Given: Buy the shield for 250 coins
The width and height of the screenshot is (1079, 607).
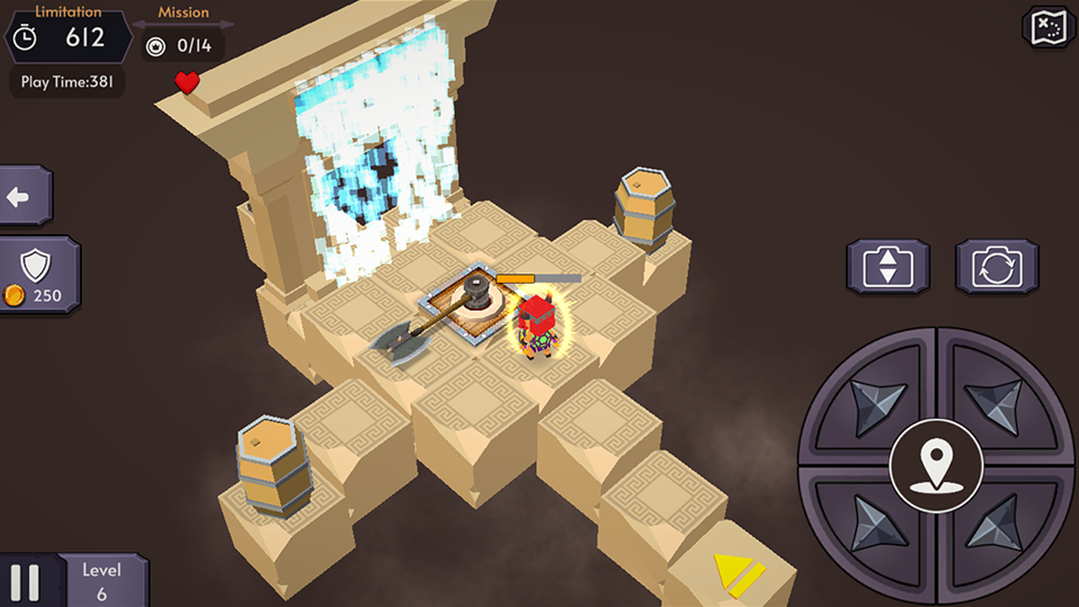Looking at the screenshot, I should (37, 275).
